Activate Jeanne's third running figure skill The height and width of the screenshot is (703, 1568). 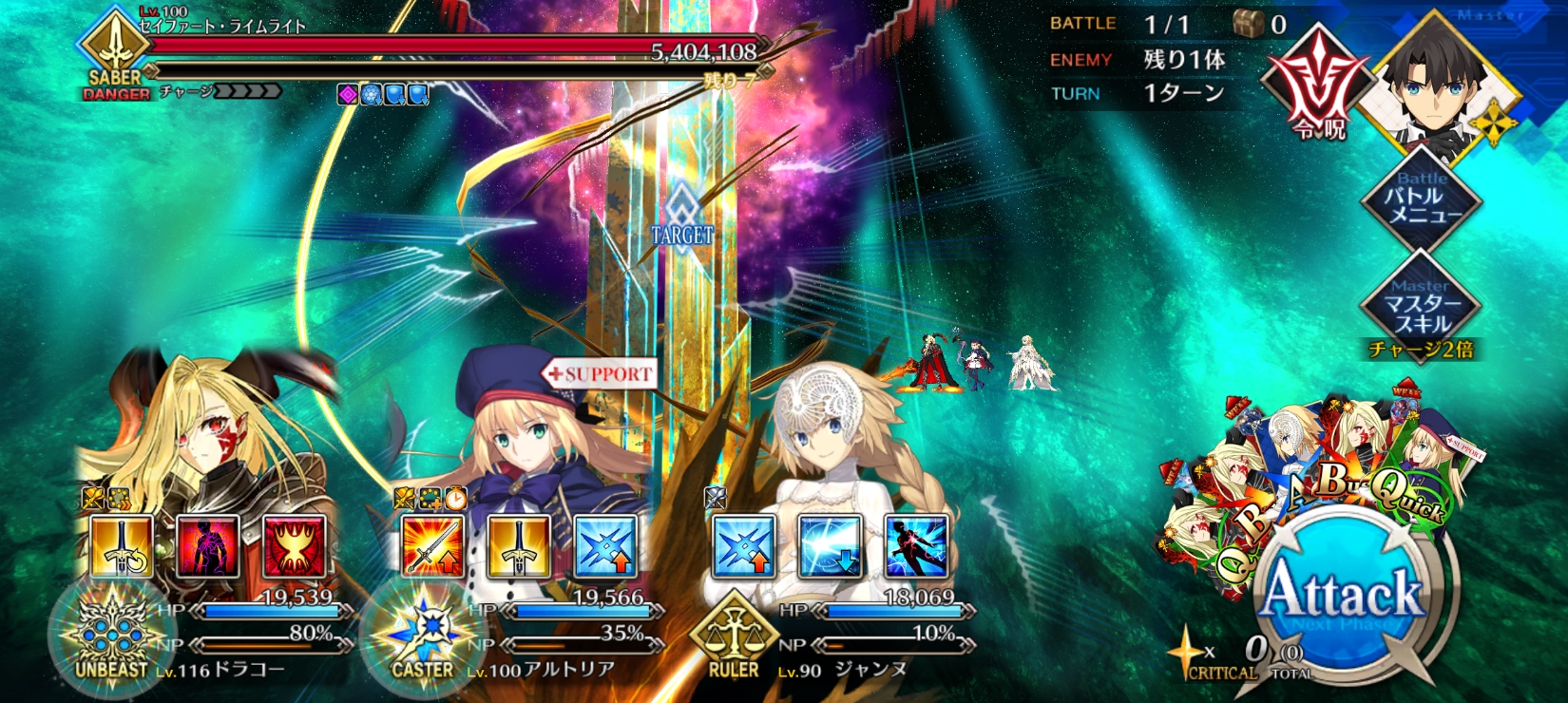[x=916, y=546]
